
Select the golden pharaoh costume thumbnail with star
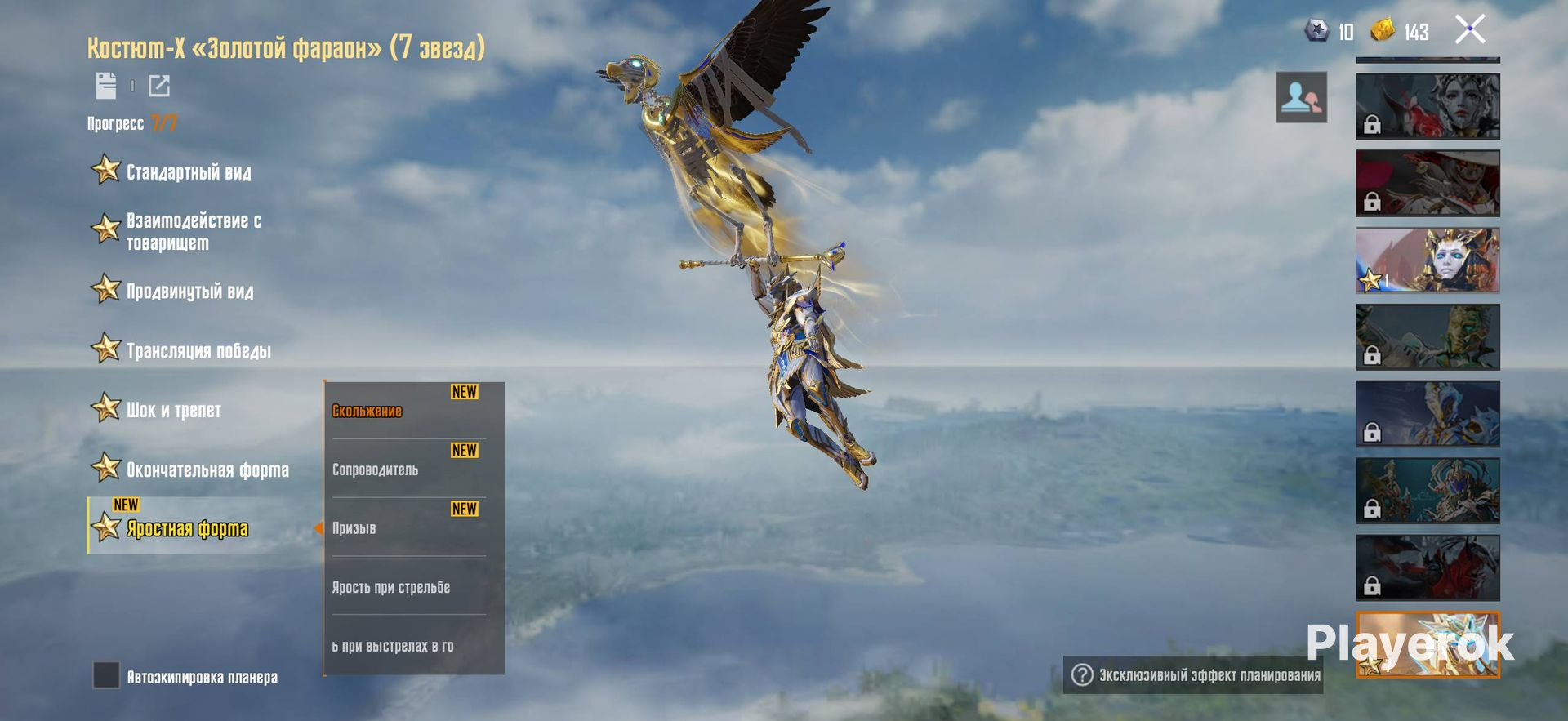1428,260
